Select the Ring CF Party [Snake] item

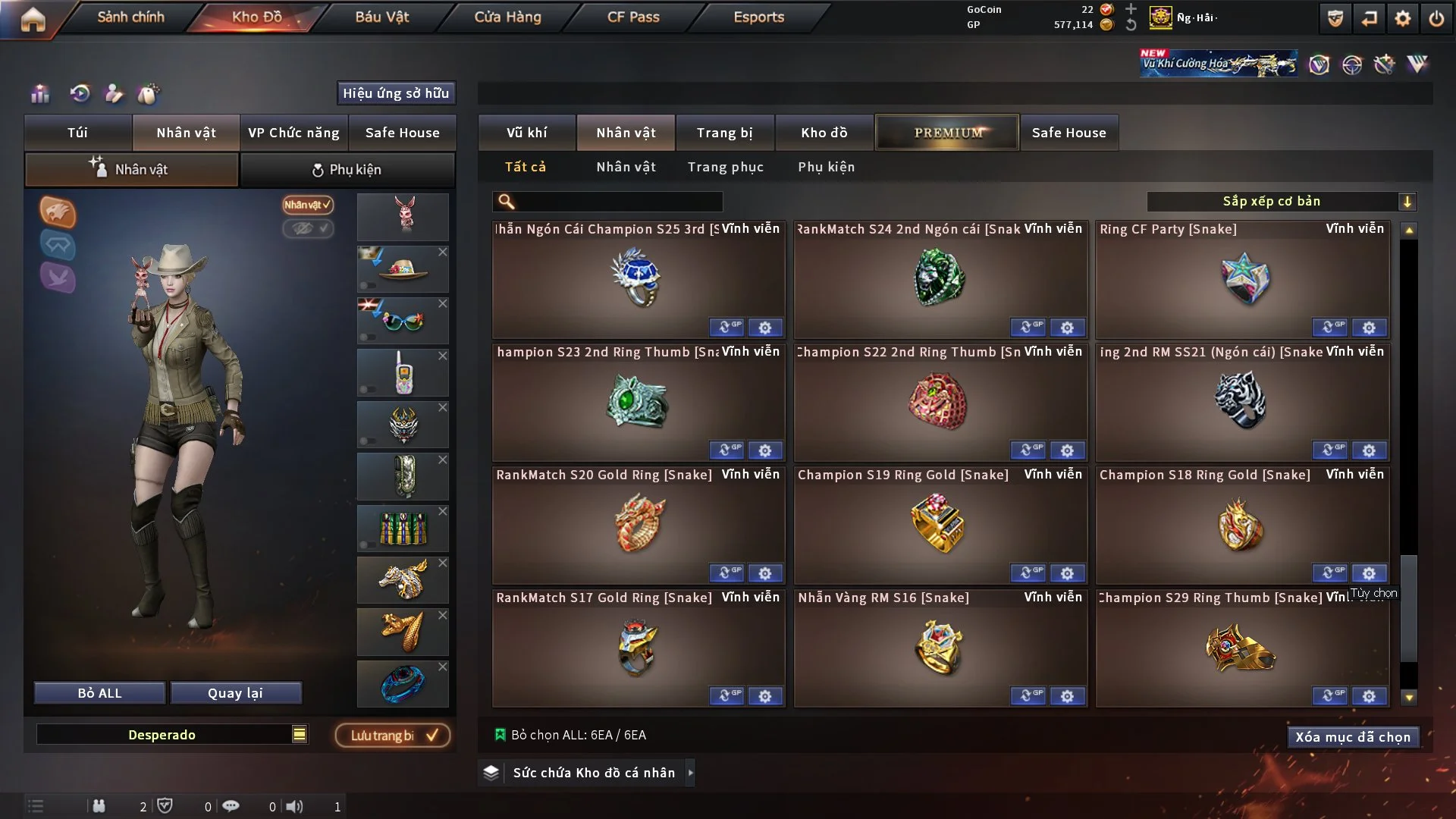1242,281
